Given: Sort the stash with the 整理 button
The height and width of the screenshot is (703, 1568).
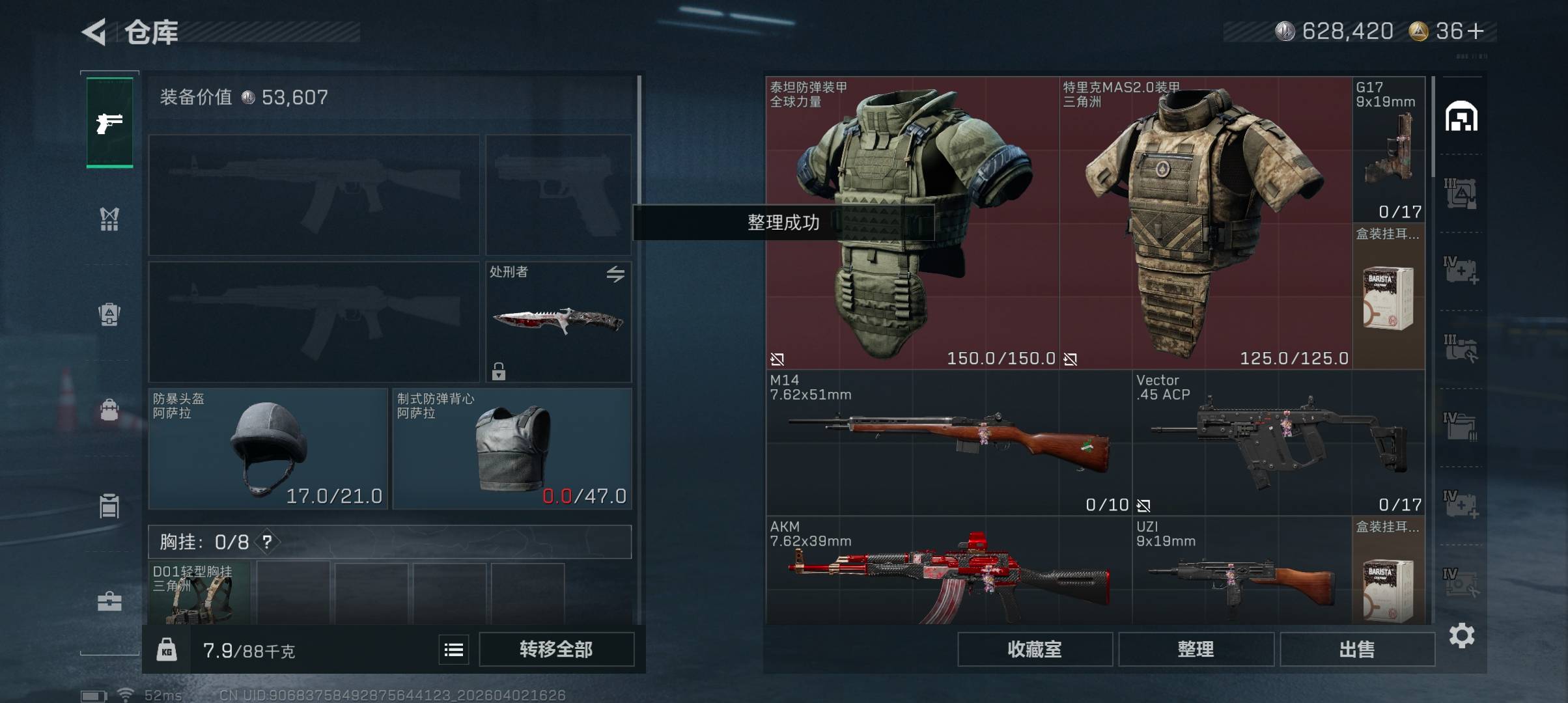Looking at the screenshot, I should tap(1196, 649).
